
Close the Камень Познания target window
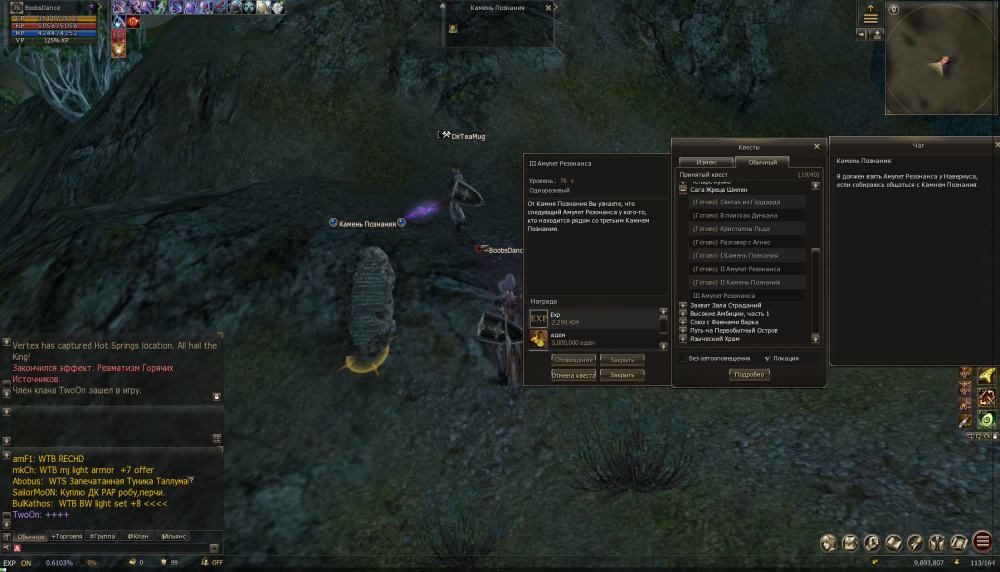click(x=549, y=7)
